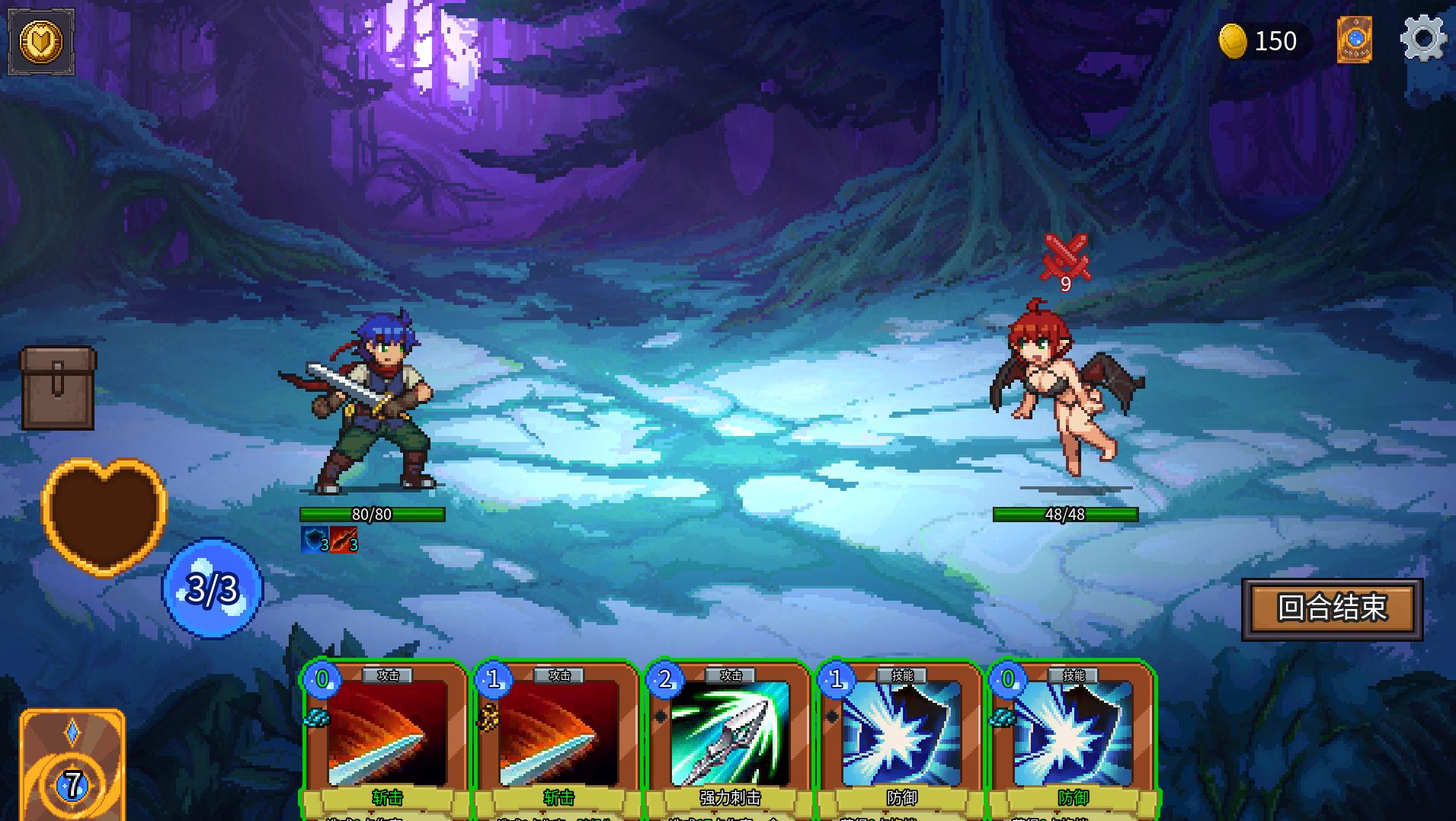
Task: Inspect the red sword buff icon
Action: pyautogui.click(x=344, y=540)
